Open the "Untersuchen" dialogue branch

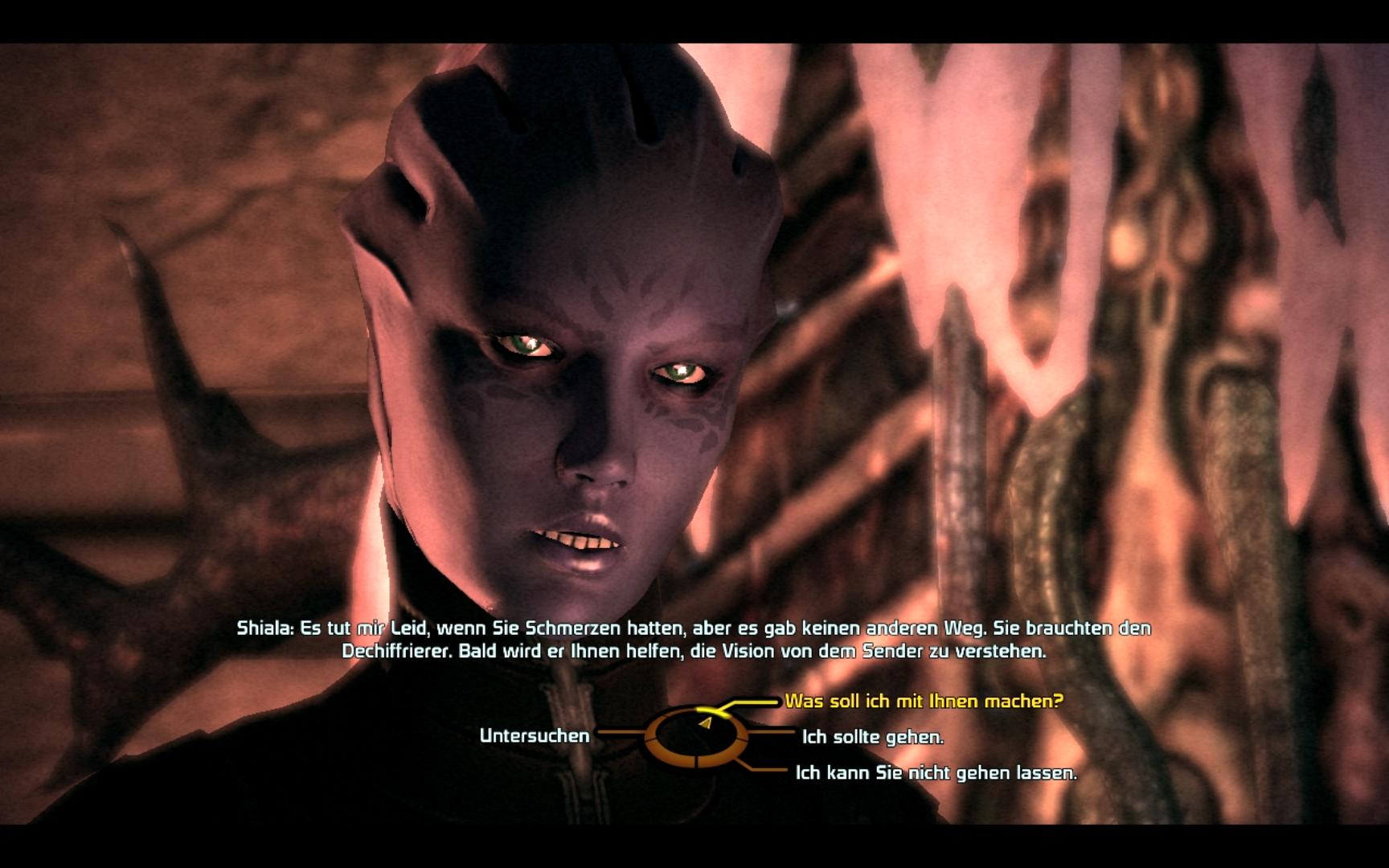535,735
